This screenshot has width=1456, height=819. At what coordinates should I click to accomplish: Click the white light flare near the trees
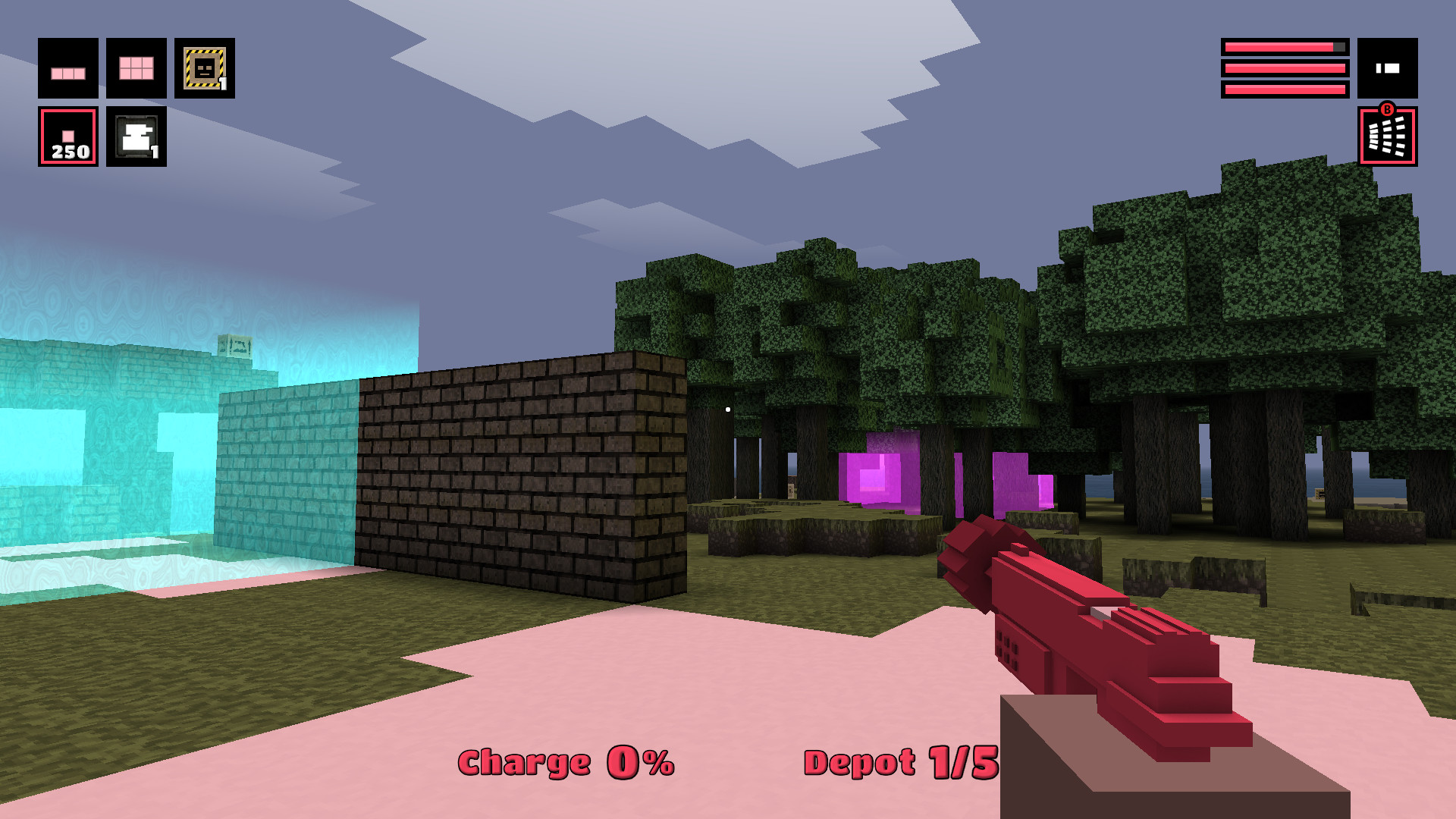coord(727,408)
